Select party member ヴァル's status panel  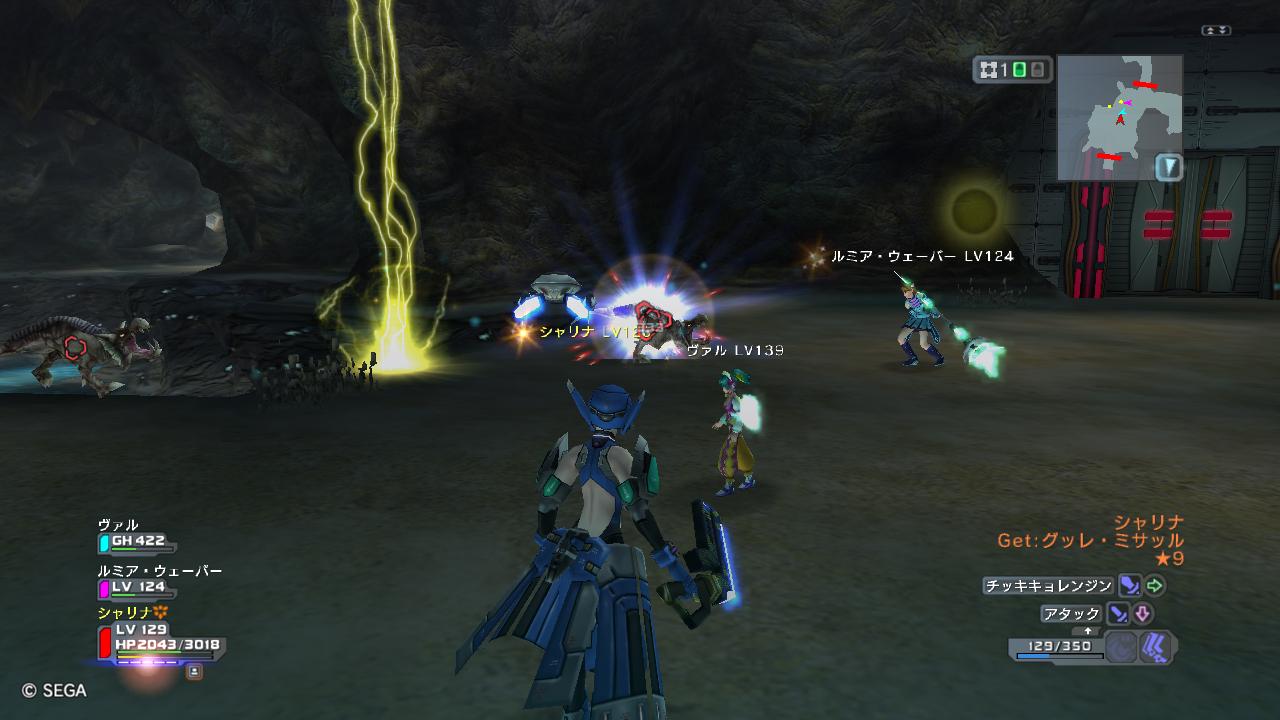[x=136, y=536]
